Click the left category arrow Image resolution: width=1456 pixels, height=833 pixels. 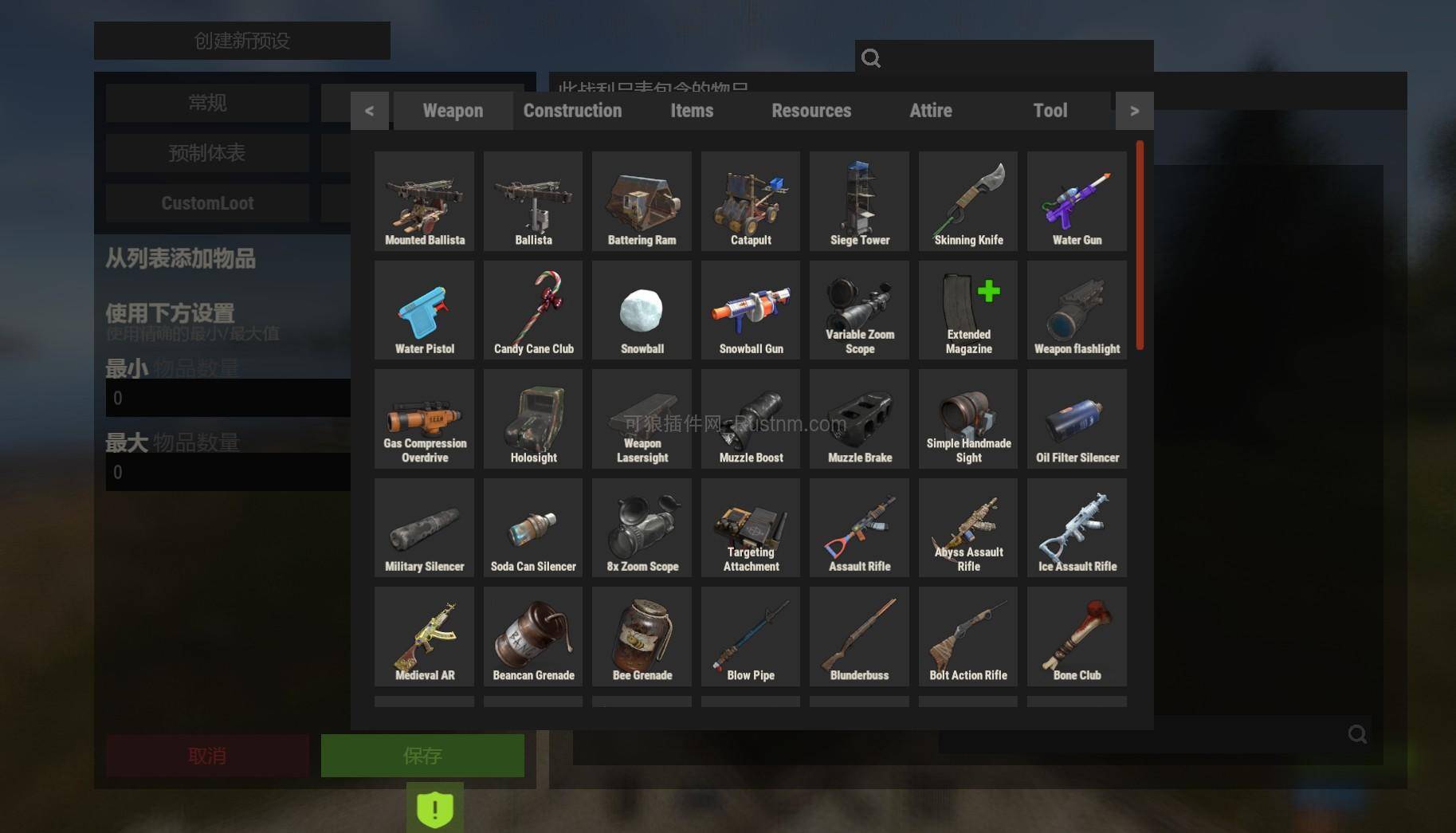pos(369,110)
